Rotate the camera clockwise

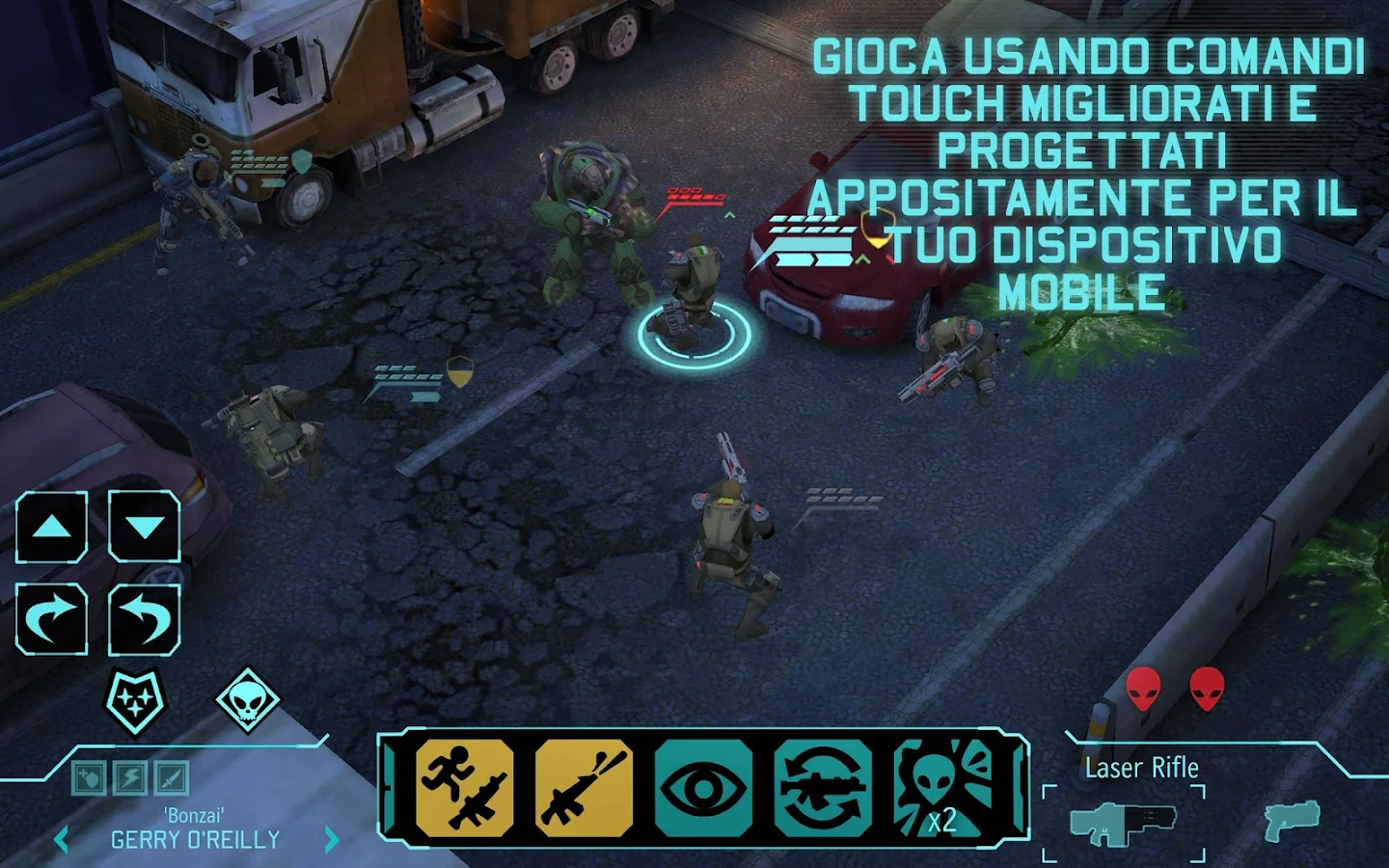coord(51,618)
